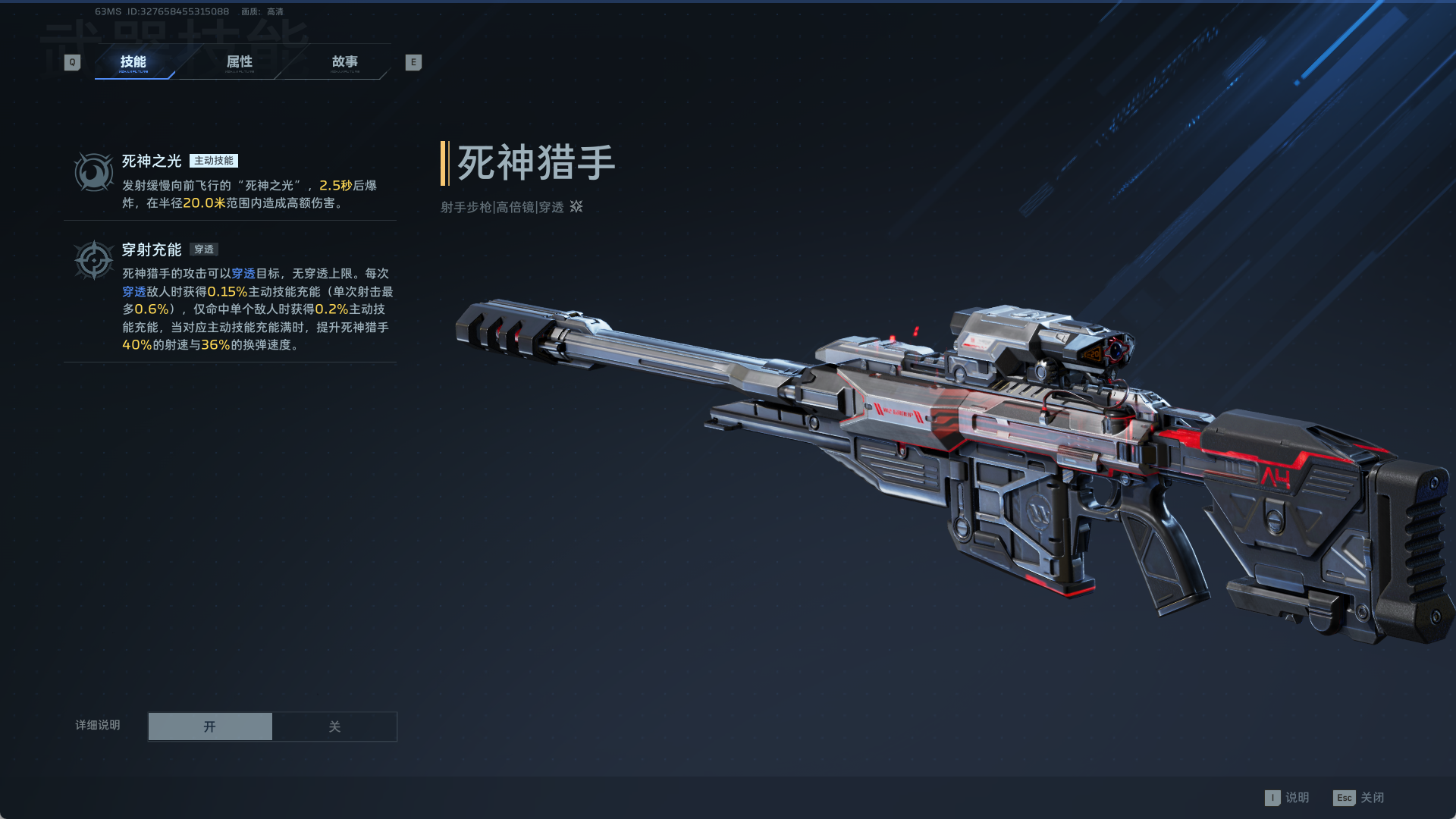Open the 属性 tab

(x=240, y=62)
